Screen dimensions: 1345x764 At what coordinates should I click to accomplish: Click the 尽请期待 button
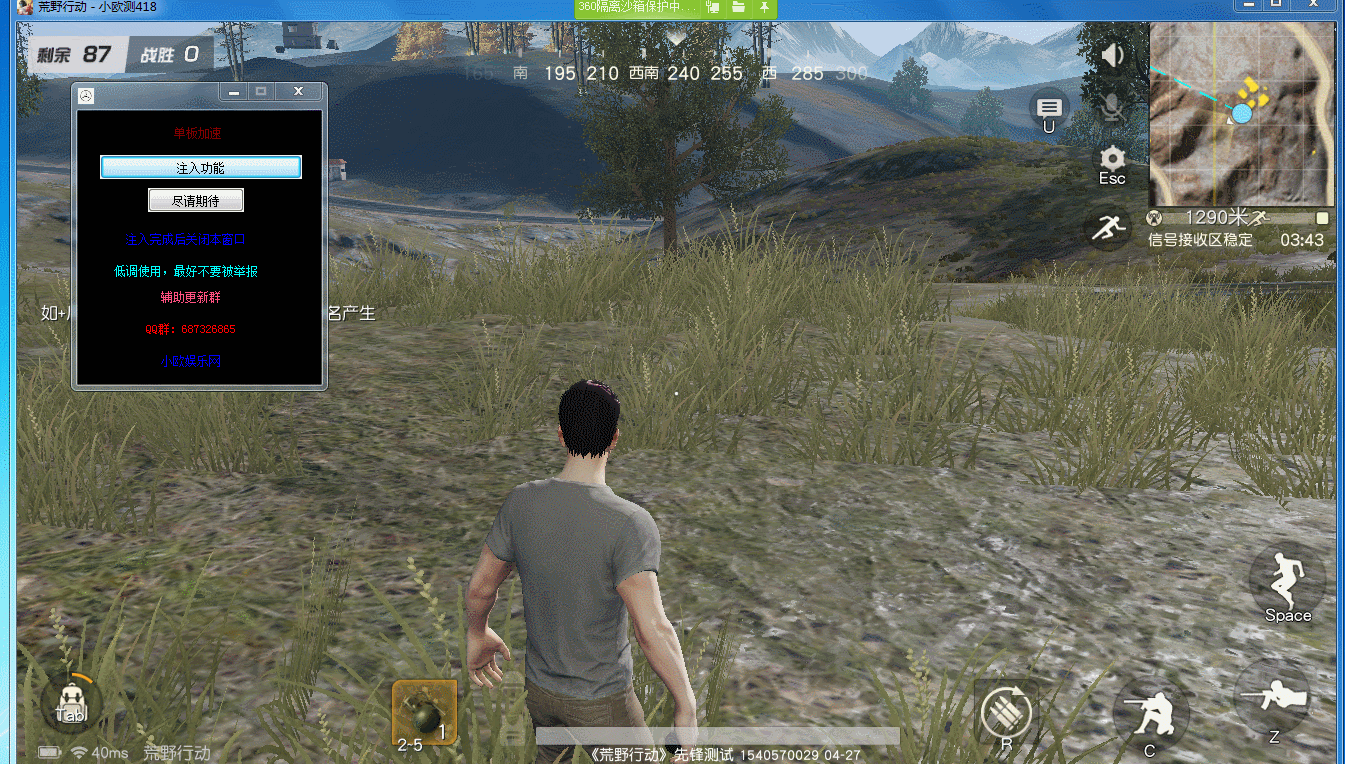point(195,200)
